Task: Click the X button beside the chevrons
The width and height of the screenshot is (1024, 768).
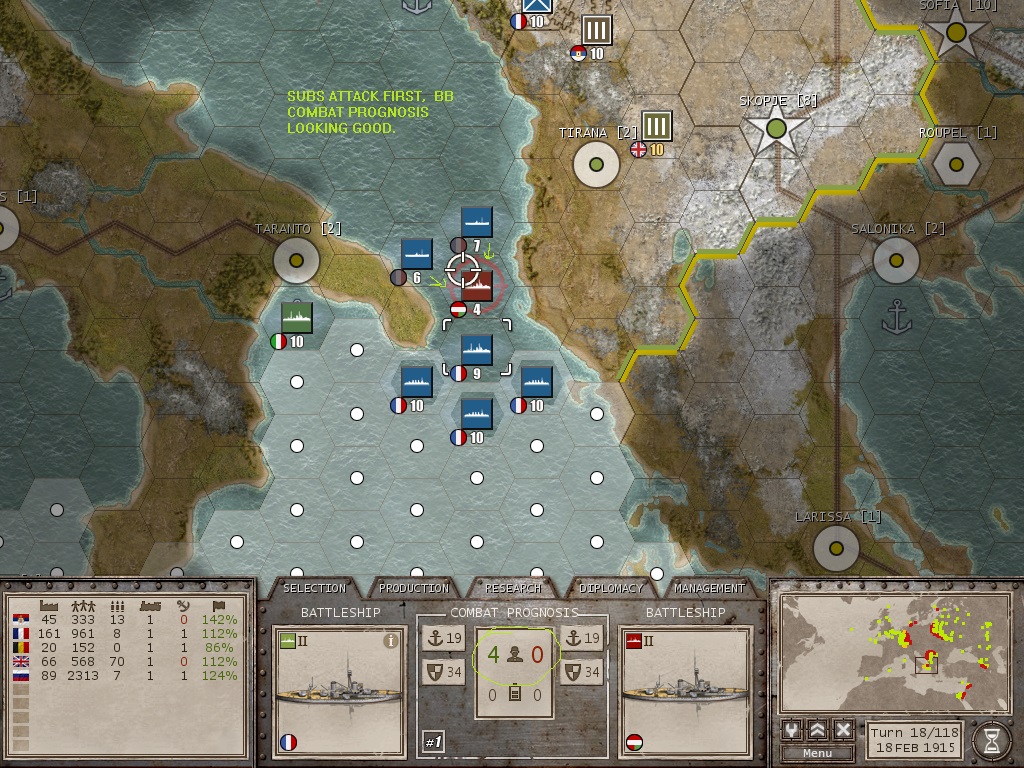Action: 843,729
